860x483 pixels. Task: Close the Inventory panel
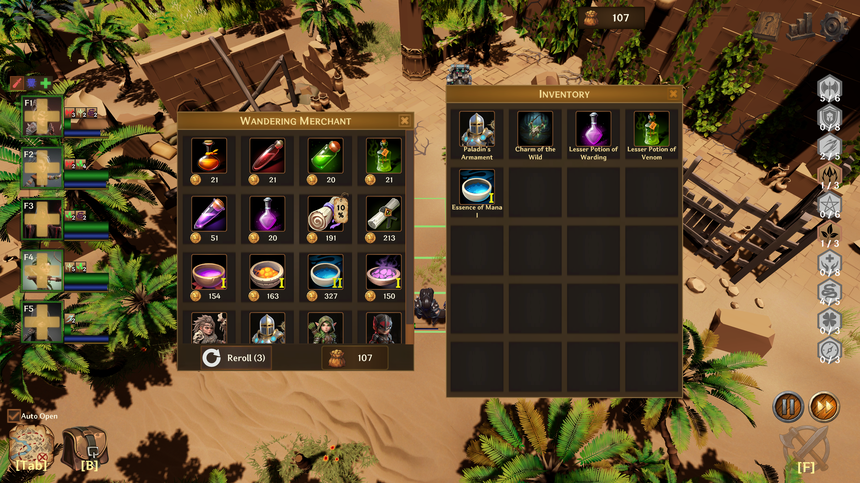[674, 94]
